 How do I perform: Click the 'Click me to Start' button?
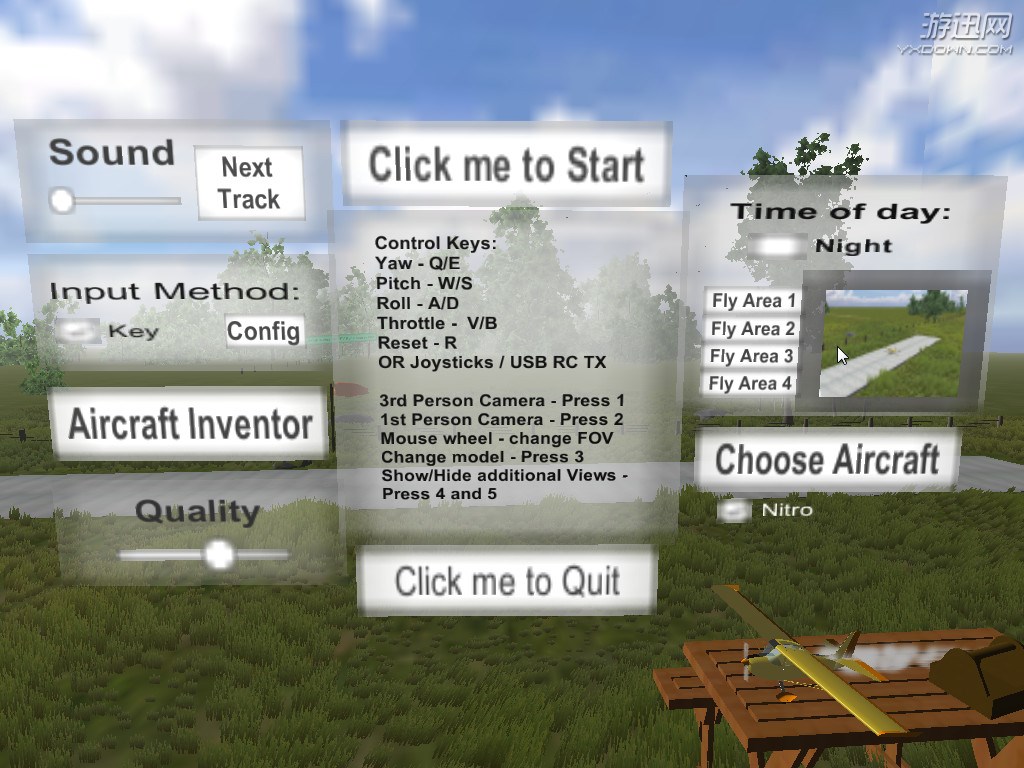point(506,165)
